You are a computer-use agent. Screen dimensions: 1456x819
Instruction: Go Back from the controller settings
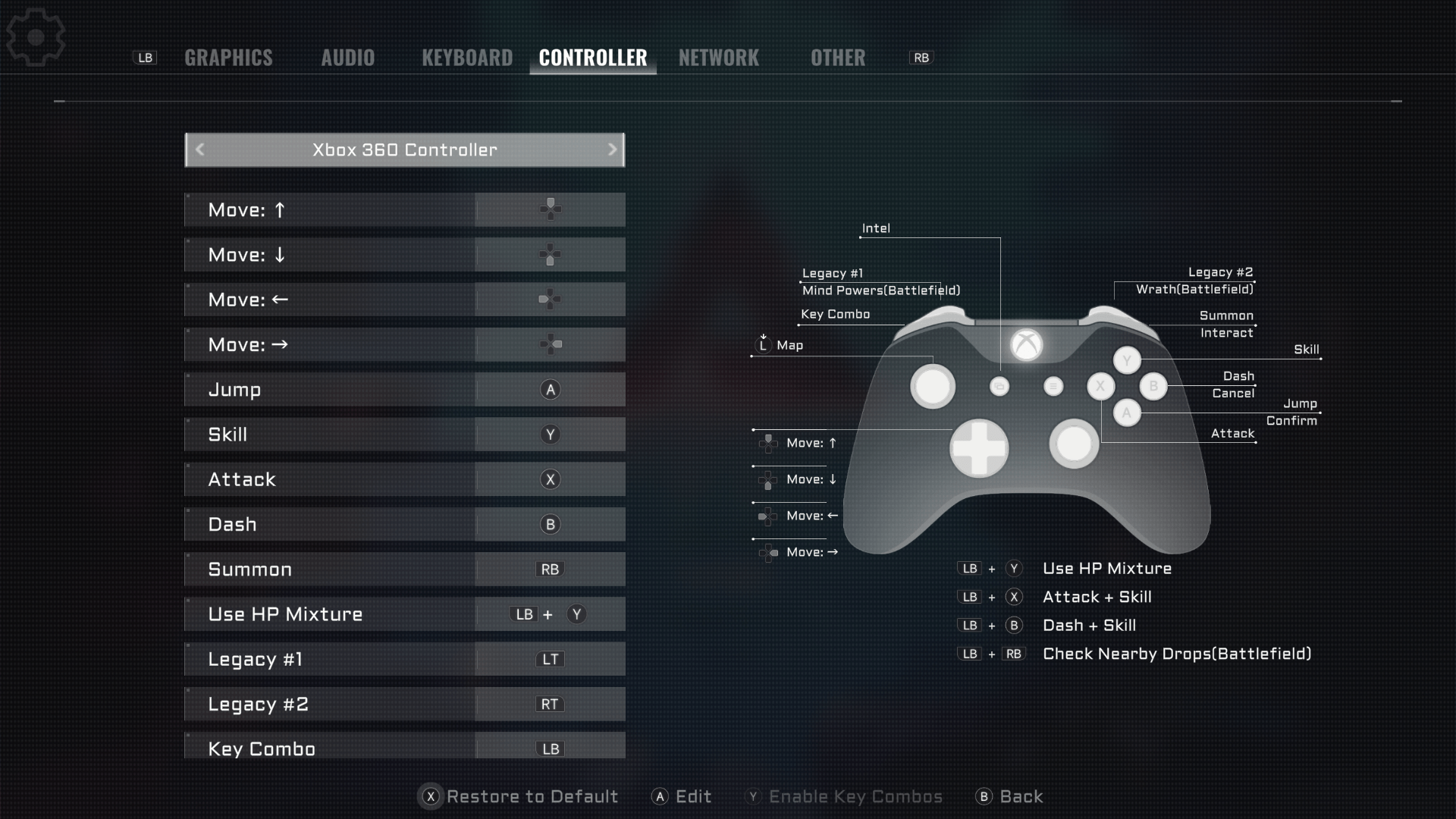click(1010, 796)
